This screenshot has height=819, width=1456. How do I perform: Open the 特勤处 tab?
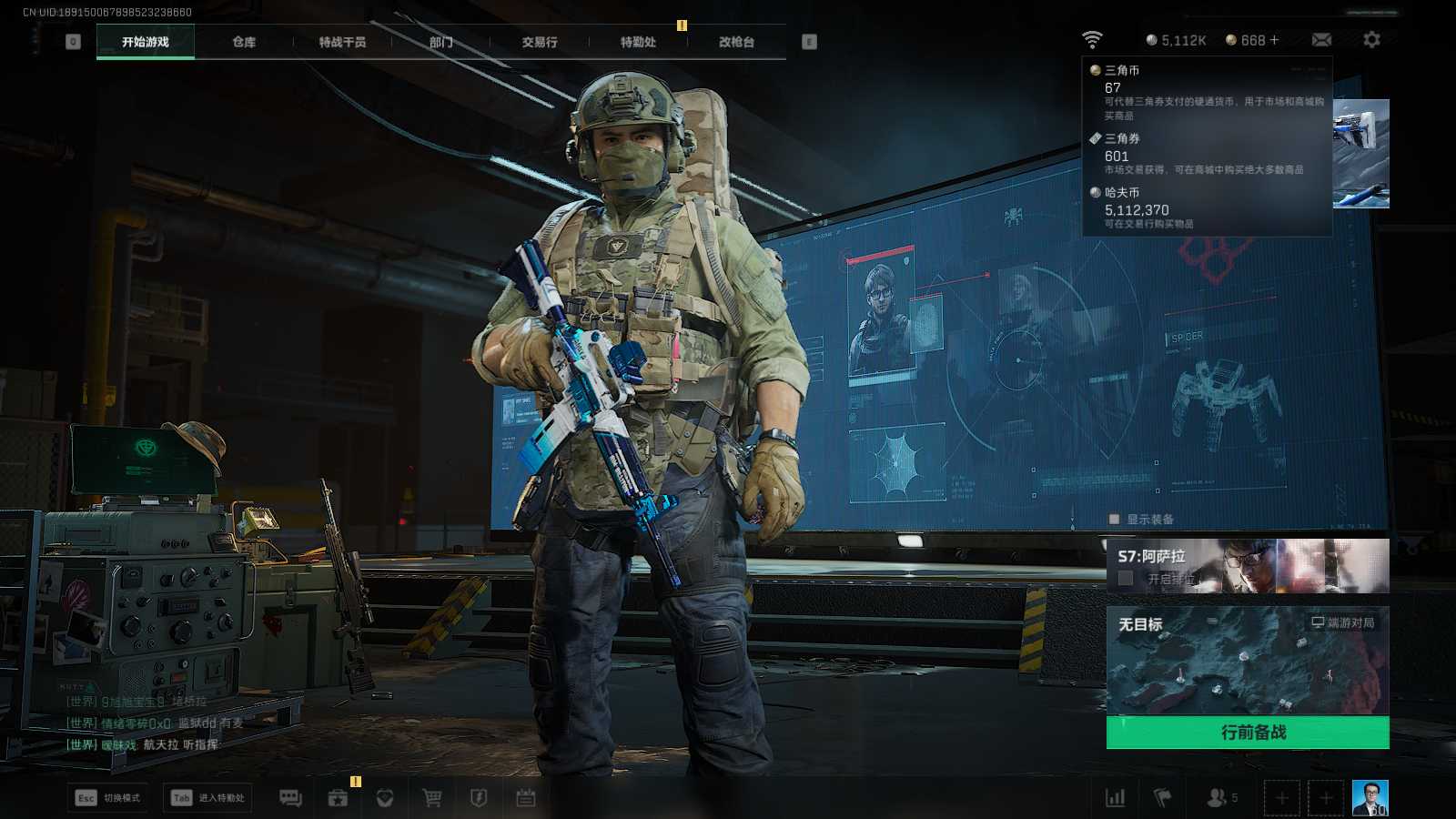[x=638, y=42]
